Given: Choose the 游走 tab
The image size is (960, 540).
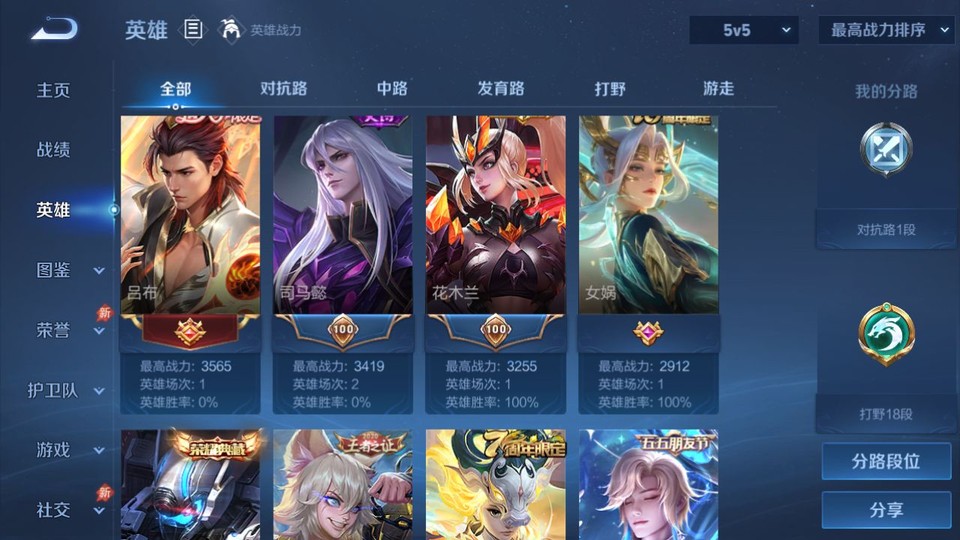Looking at the screenshot, I should click(718, 88).
